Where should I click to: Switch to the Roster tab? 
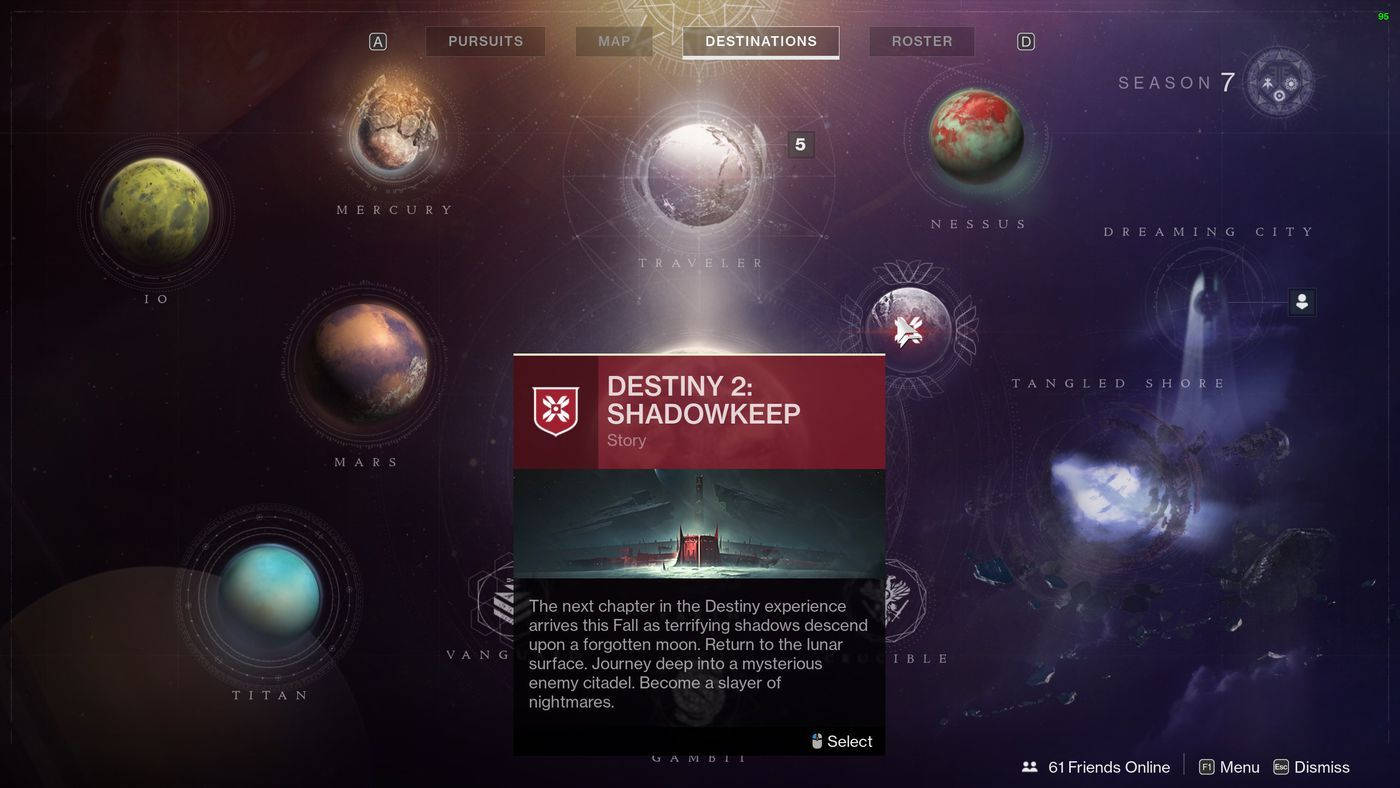tap(921, 41)
